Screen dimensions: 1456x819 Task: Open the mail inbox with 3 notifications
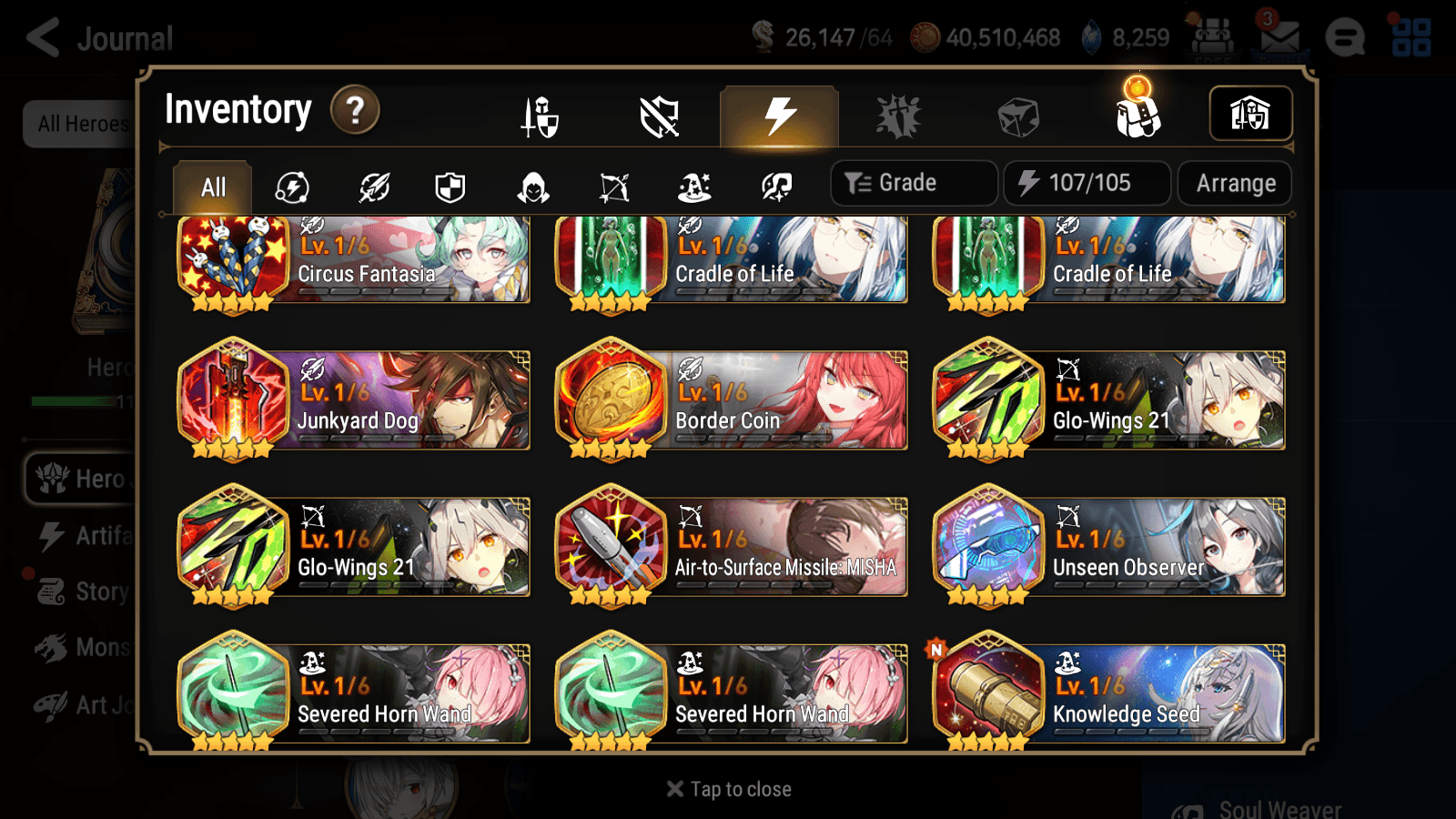coord(1281,38)
